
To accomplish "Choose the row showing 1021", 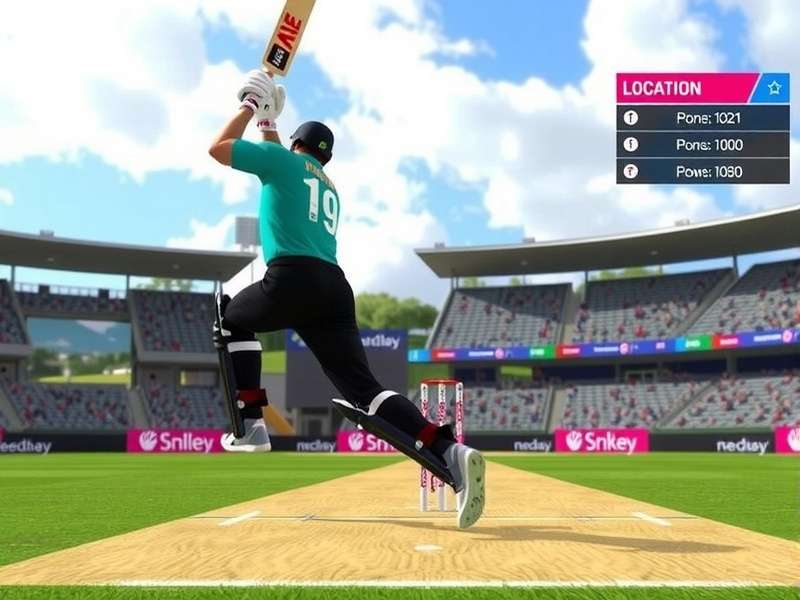I will pos(702,118).
